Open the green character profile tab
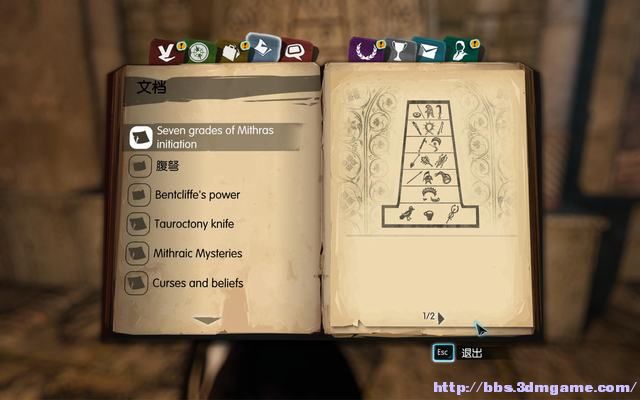 click(x=459, y=51)
